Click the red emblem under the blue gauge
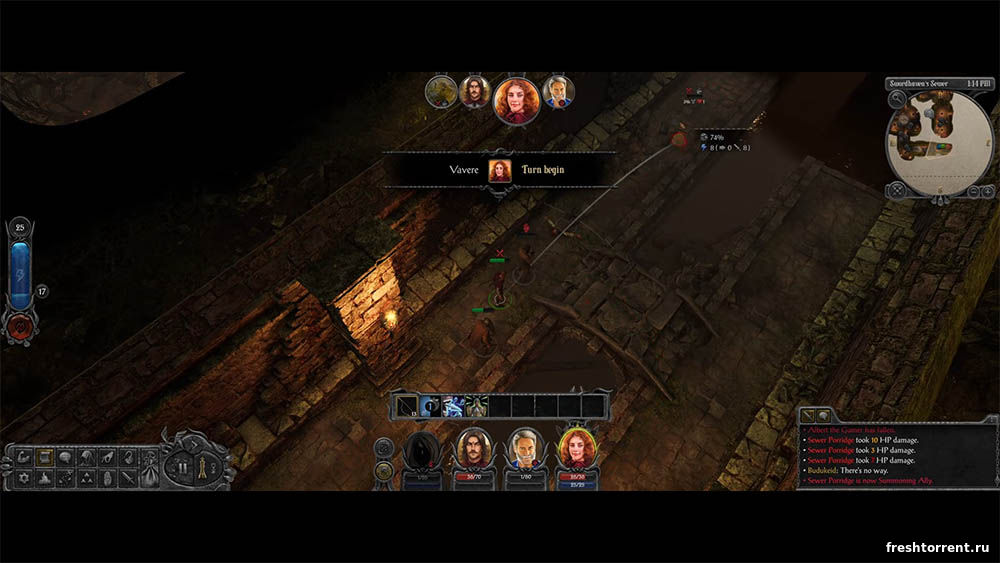This screenshot has width=1000, height=563. pyautogui.click(x=19, y=325)
